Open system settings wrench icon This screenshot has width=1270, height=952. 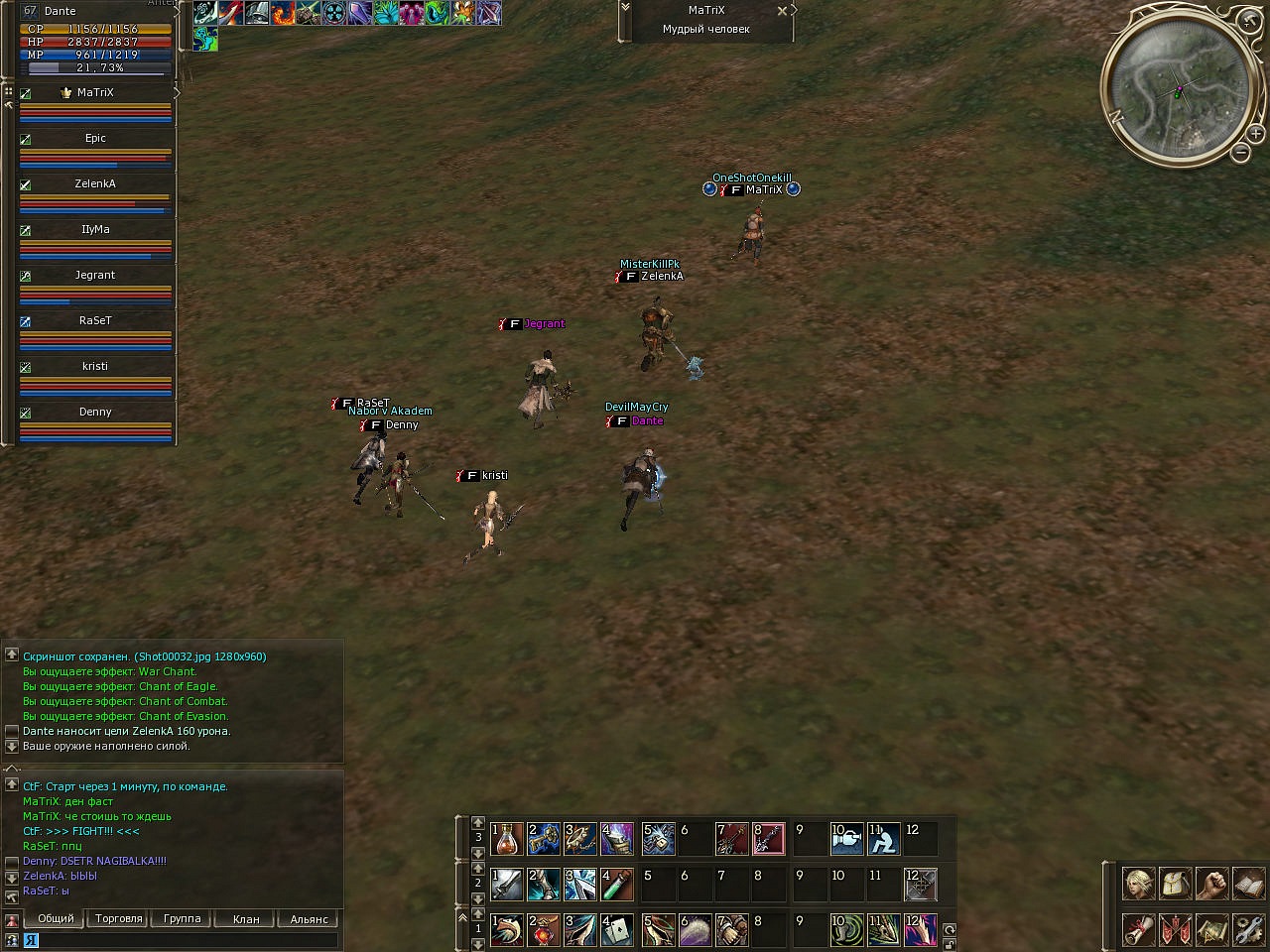1248,930
